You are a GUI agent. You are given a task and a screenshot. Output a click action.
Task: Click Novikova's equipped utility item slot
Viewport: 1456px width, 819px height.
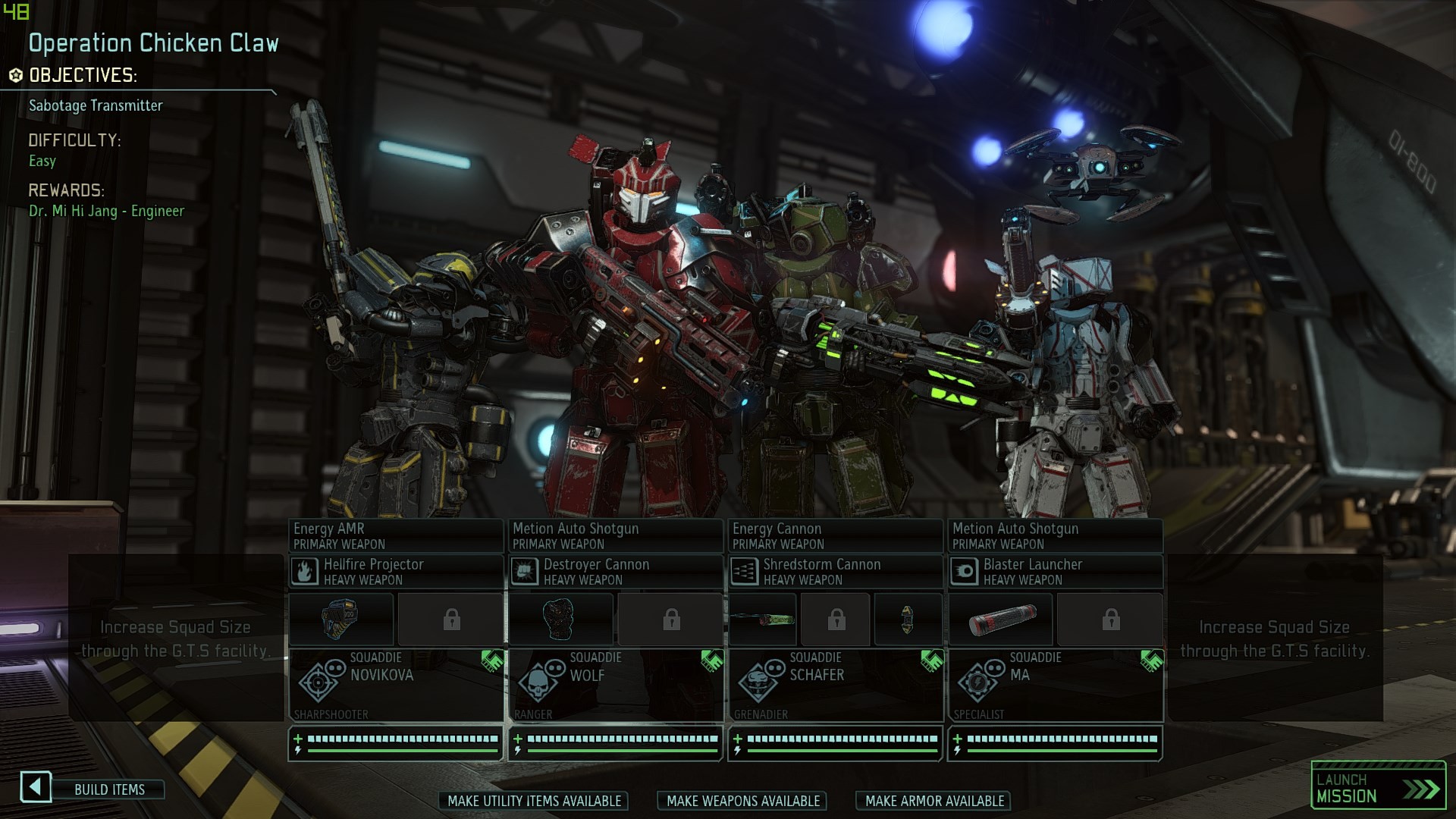341,620
